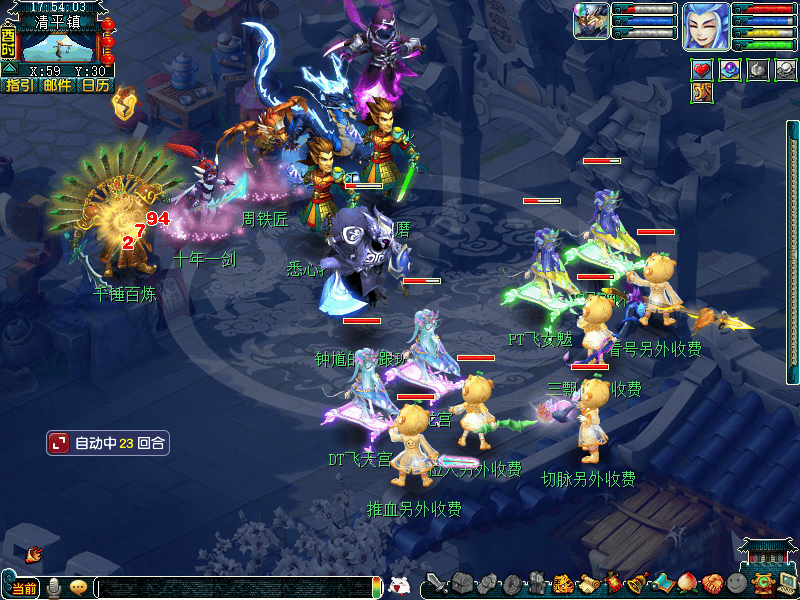Open the 指引 guide button

click(x=19, y=85)
